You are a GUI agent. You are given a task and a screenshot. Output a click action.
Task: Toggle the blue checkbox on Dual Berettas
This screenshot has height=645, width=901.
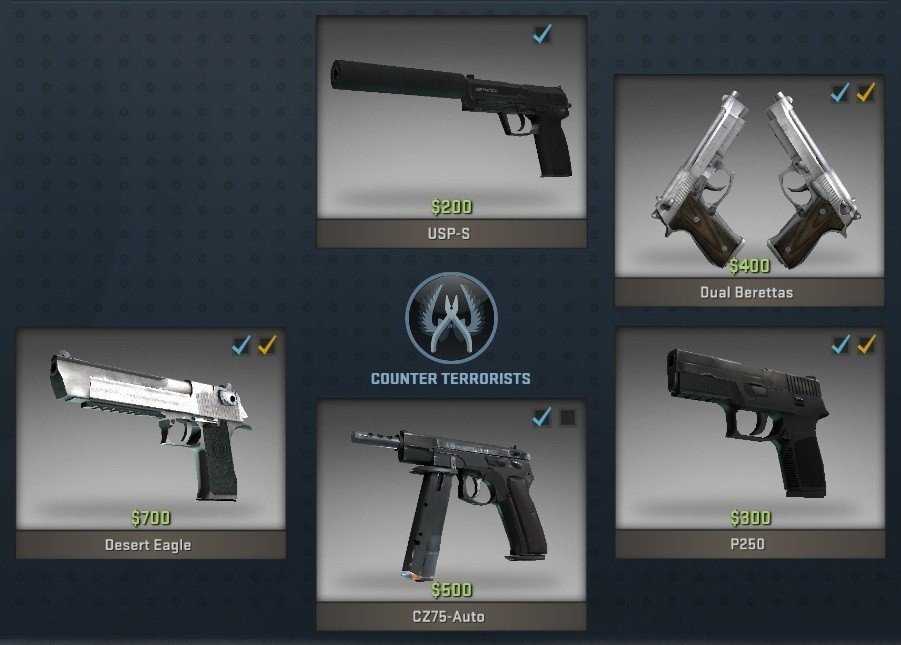click(840, 93)
